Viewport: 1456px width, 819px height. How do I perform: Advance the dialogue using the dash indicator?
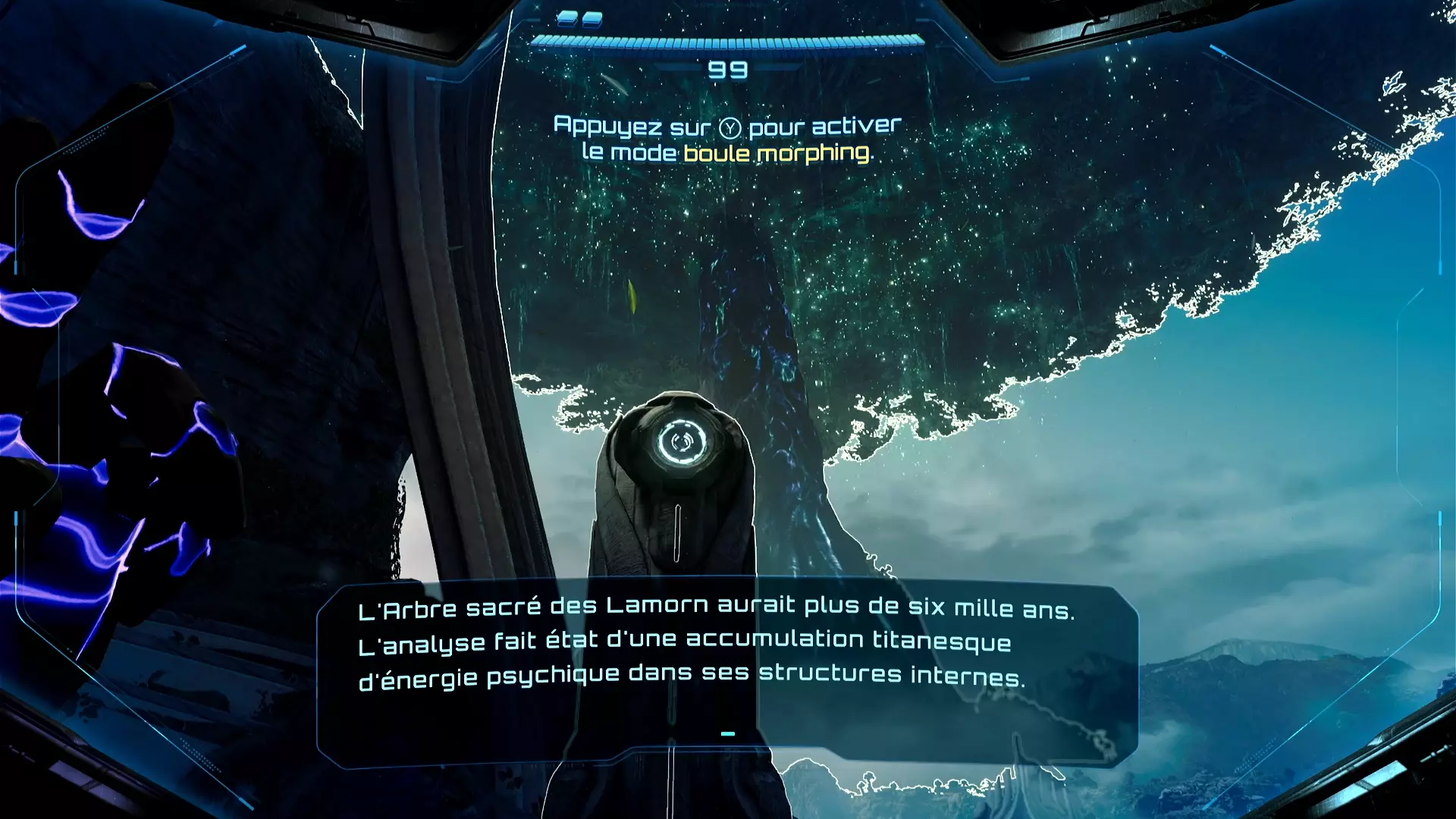[x=728, y=733]
